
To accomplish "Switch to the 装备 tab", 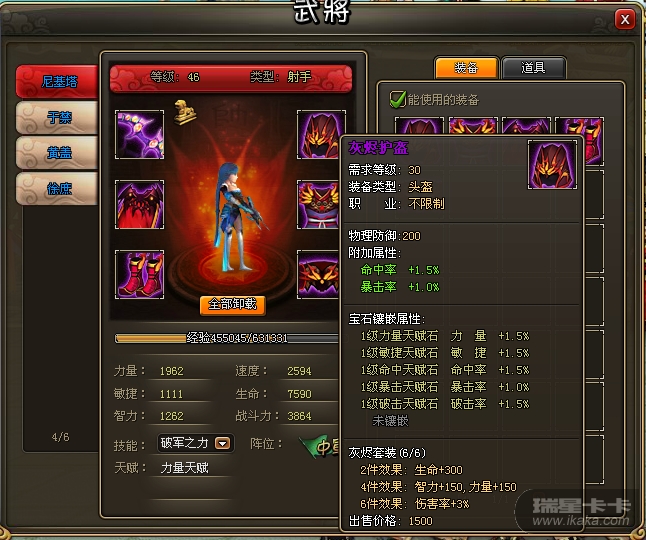I will (466, 68).
